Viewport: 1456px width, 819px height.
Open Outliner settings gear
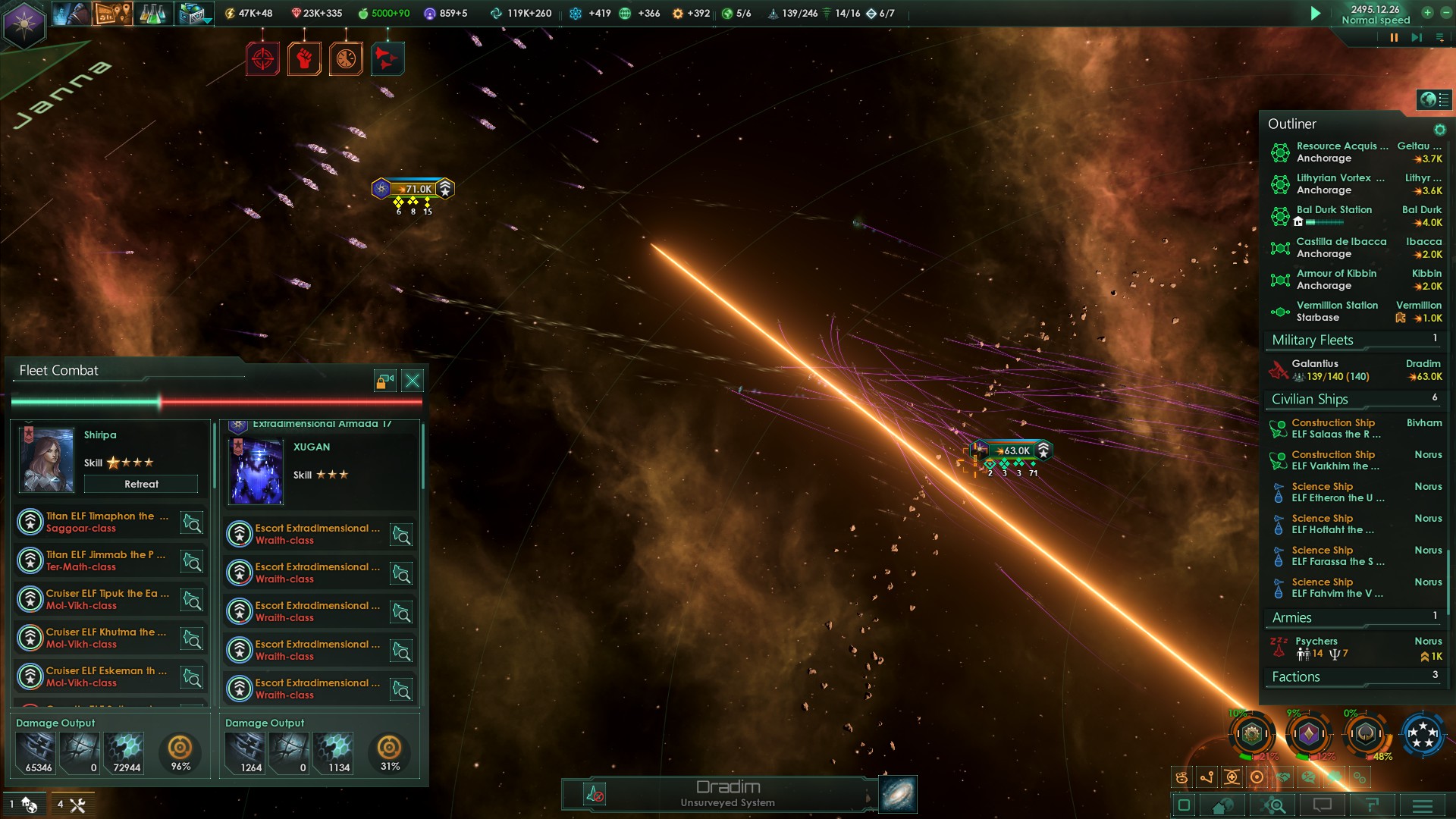coord(1439,130)
